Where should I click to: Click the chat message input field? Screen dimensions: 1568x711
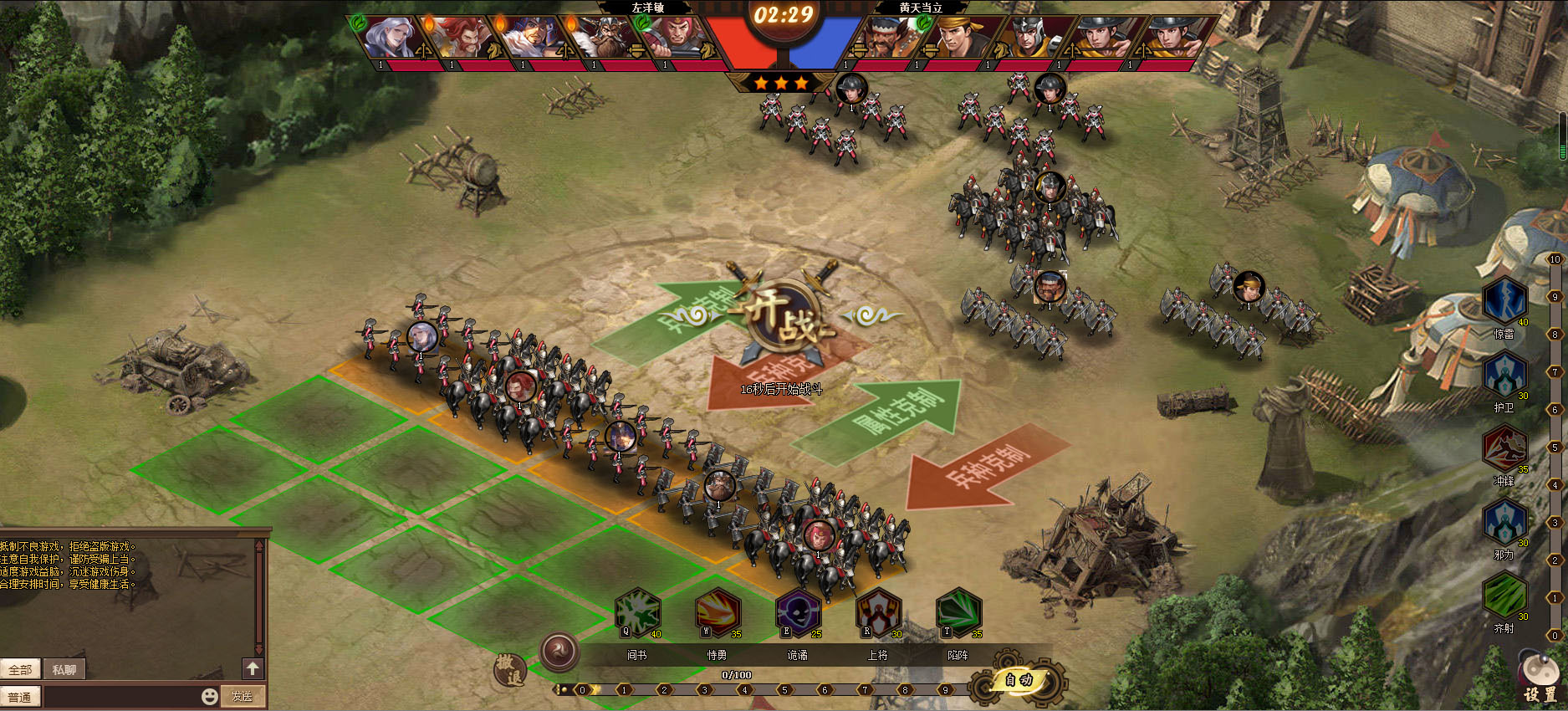[x=121, y=696]
